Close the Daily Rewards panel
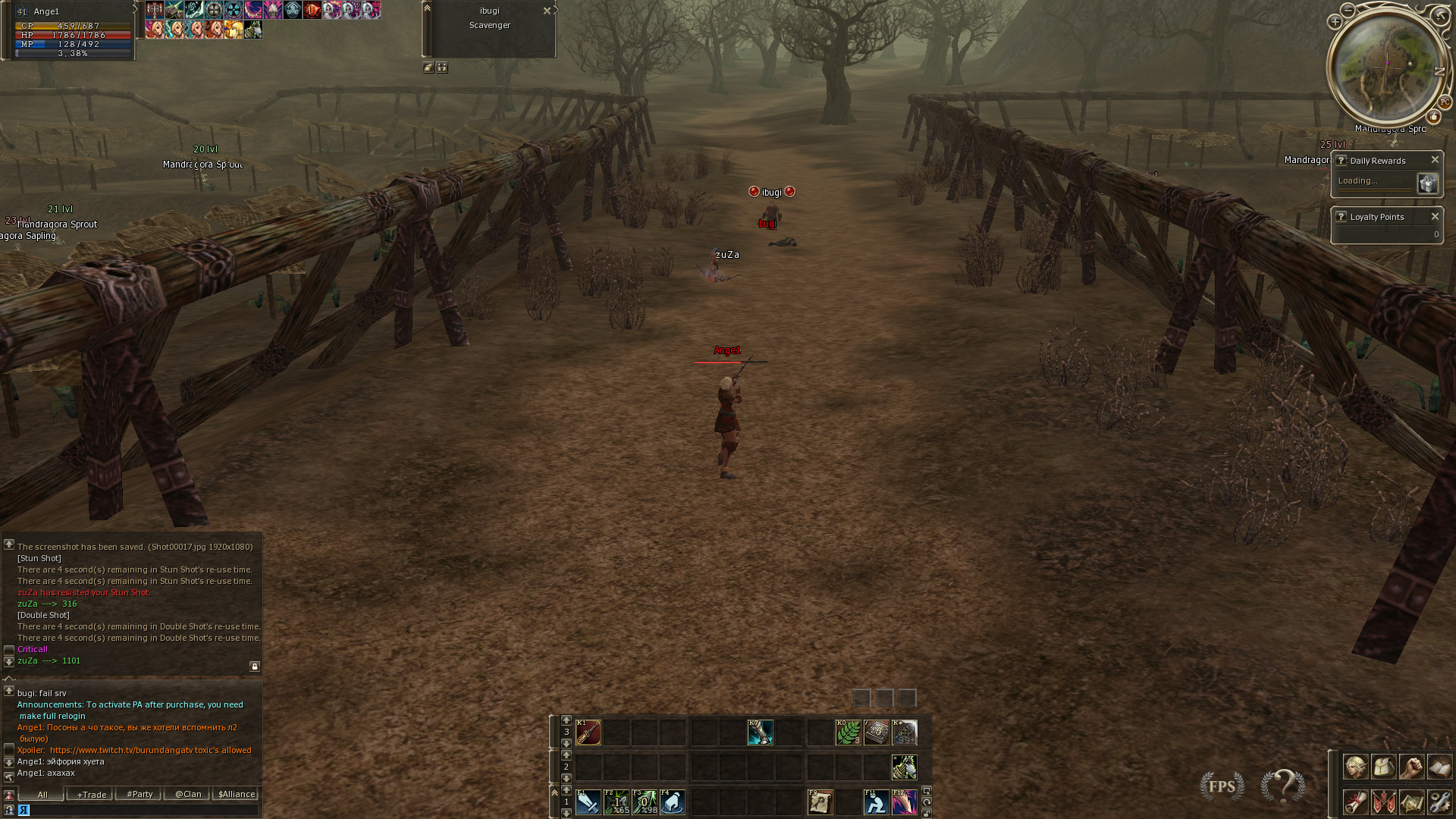 pos(1435,160)
